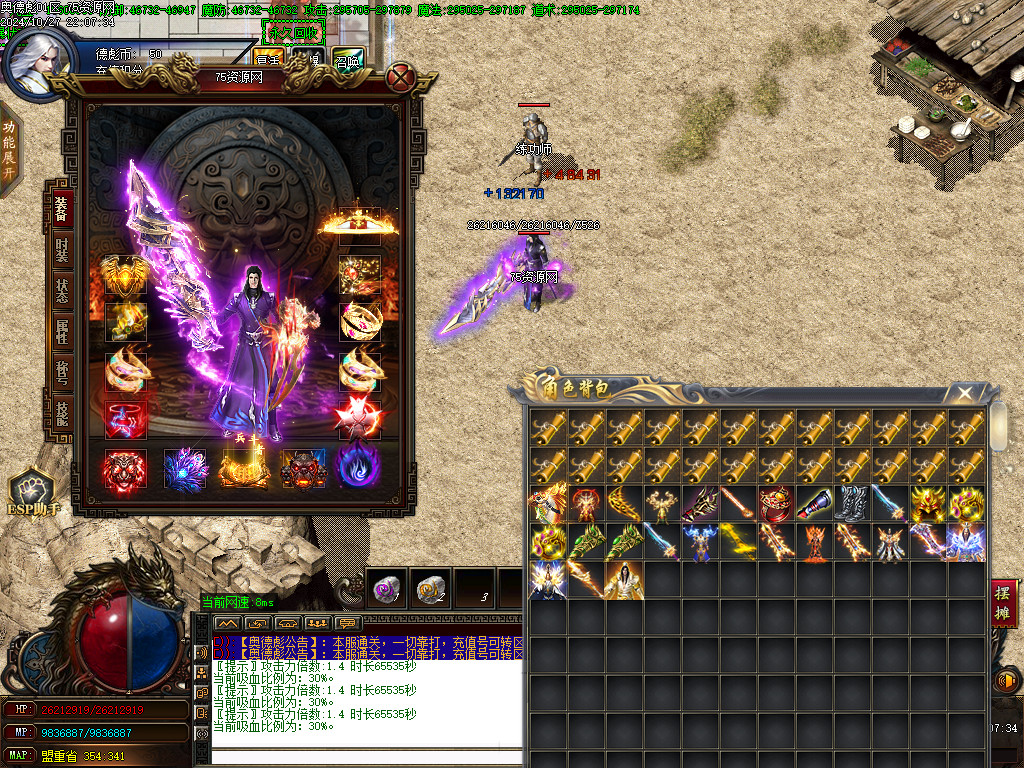Close the 角色背包 inventory window
Image resolution: width=1024 pixels, height=768 pixels.
coord(964,393)
